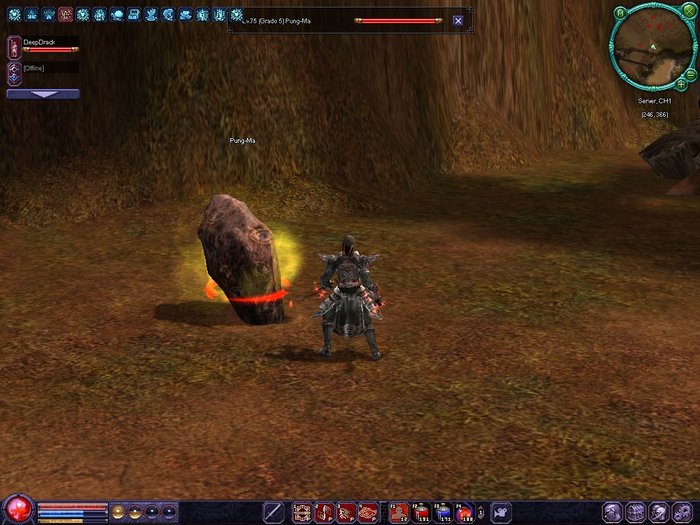Click the first gold round button beside status bars
700x525 pixels.
tap(119, 511)
